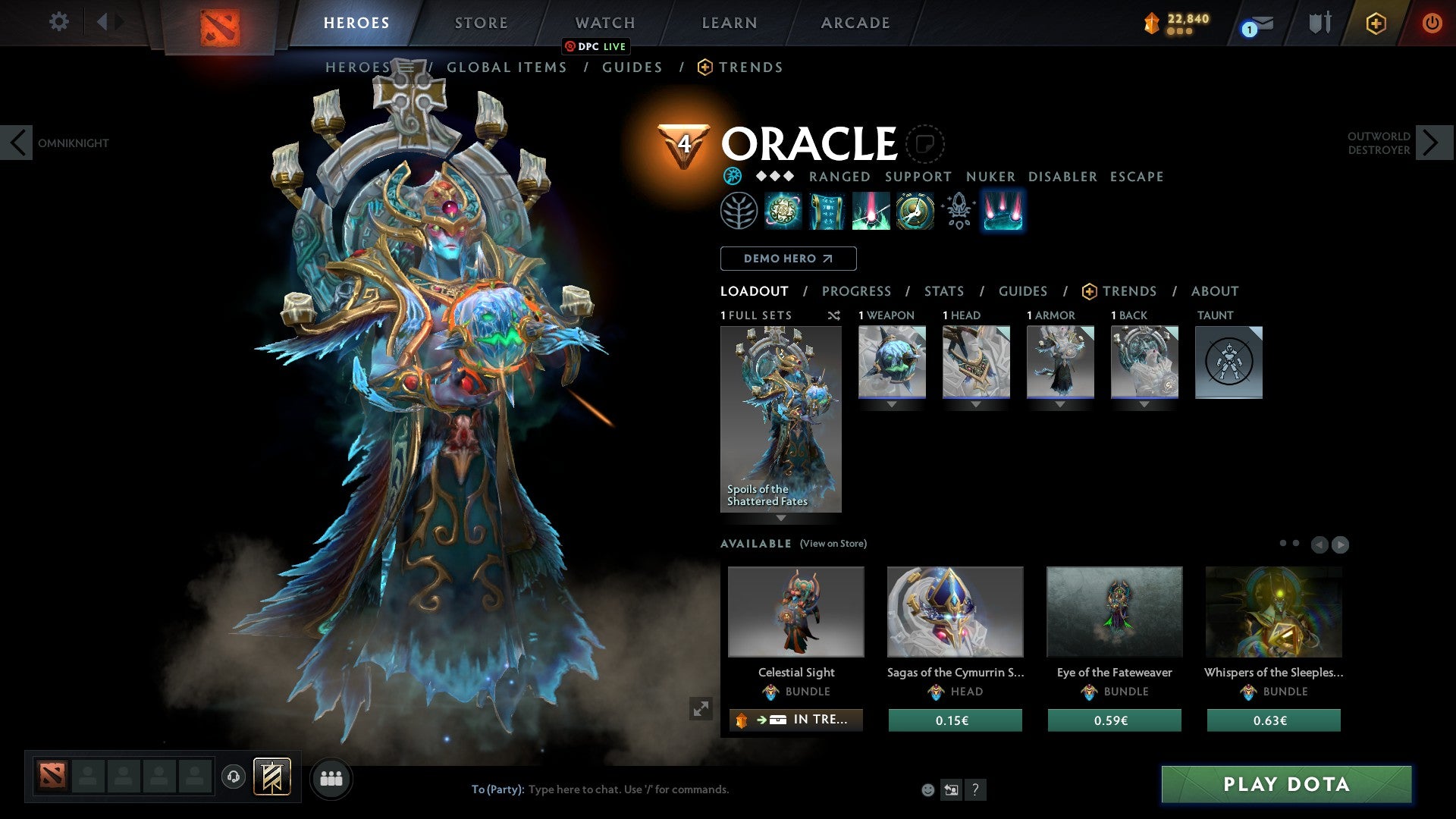The image size is (1456, 819).
Task: Switch to the GUIDES tab
Action: (1023, 290)
